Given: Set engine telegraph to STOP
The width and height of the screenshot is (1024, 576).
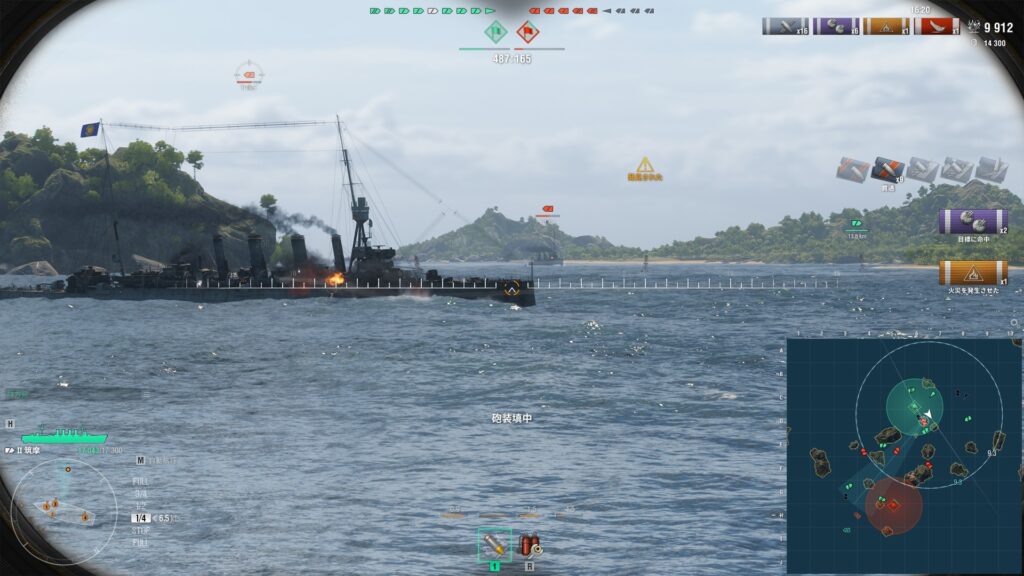Looking at the screenshot, I should pyautogui.click(x=141, y=531).
